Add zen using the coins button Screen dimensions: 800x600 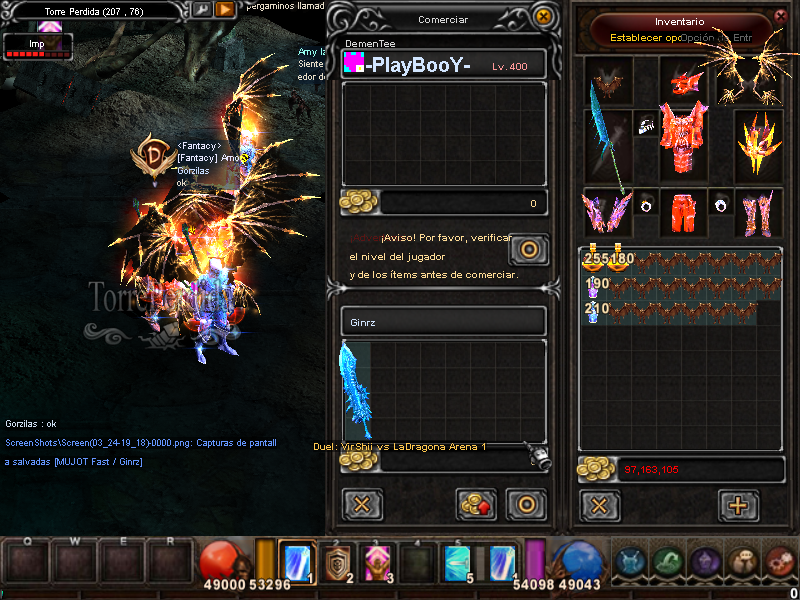tap(477, 505)
